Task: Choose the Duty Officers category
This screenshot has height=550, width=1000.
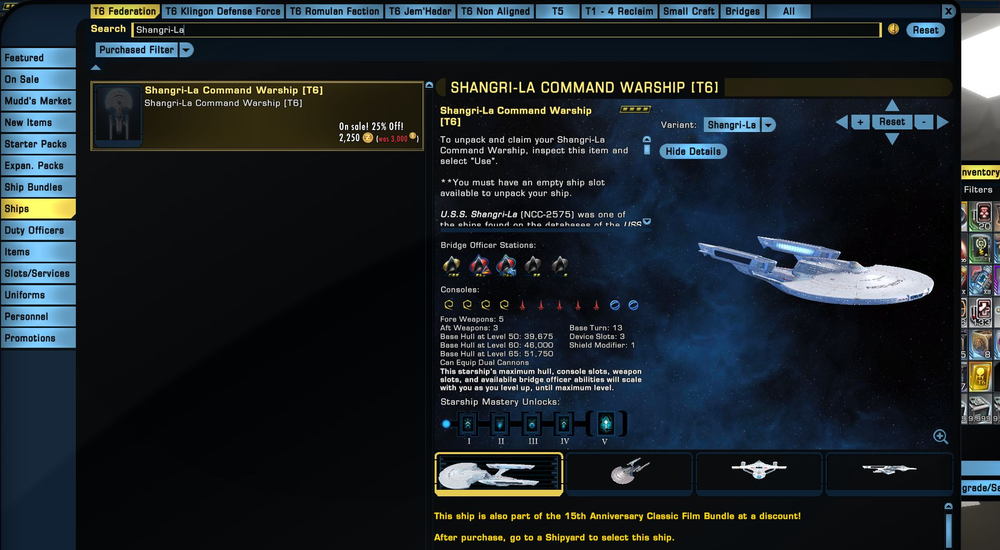Action: click(37, 230)
